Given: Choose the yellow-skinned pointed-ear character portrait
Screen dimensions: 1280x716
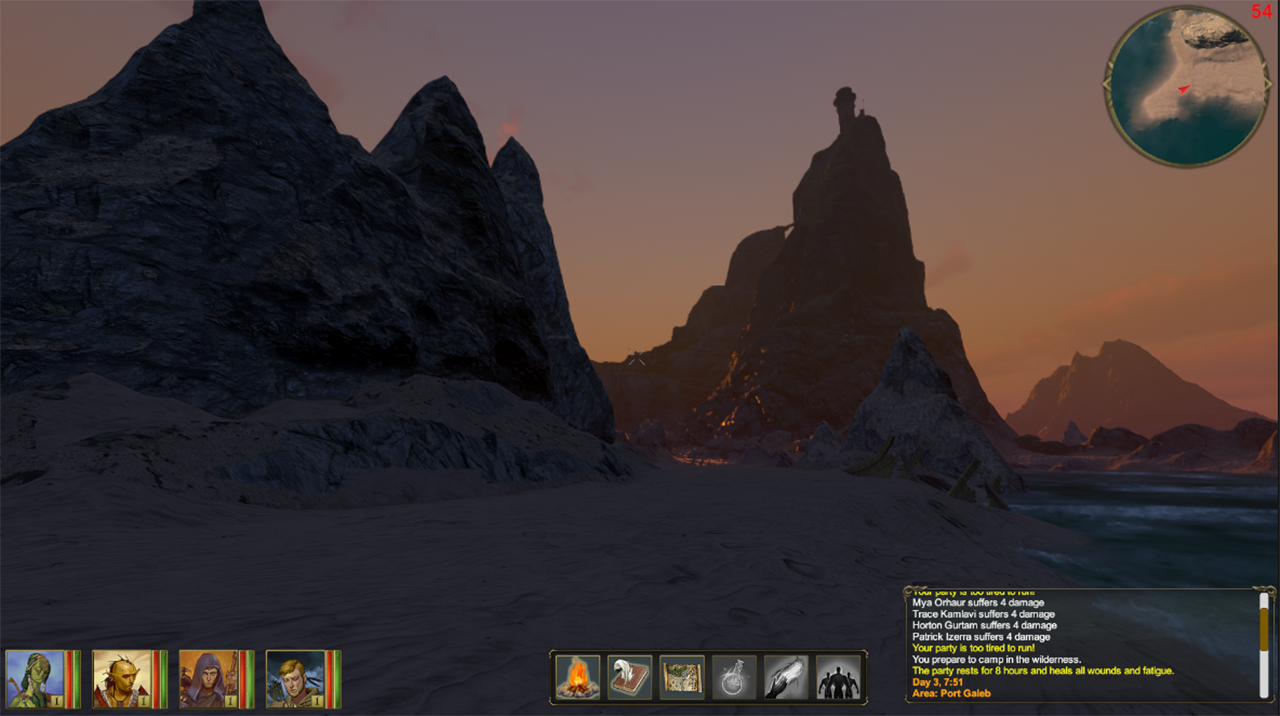Looking at the screenshot, I should tap(123, 679).
